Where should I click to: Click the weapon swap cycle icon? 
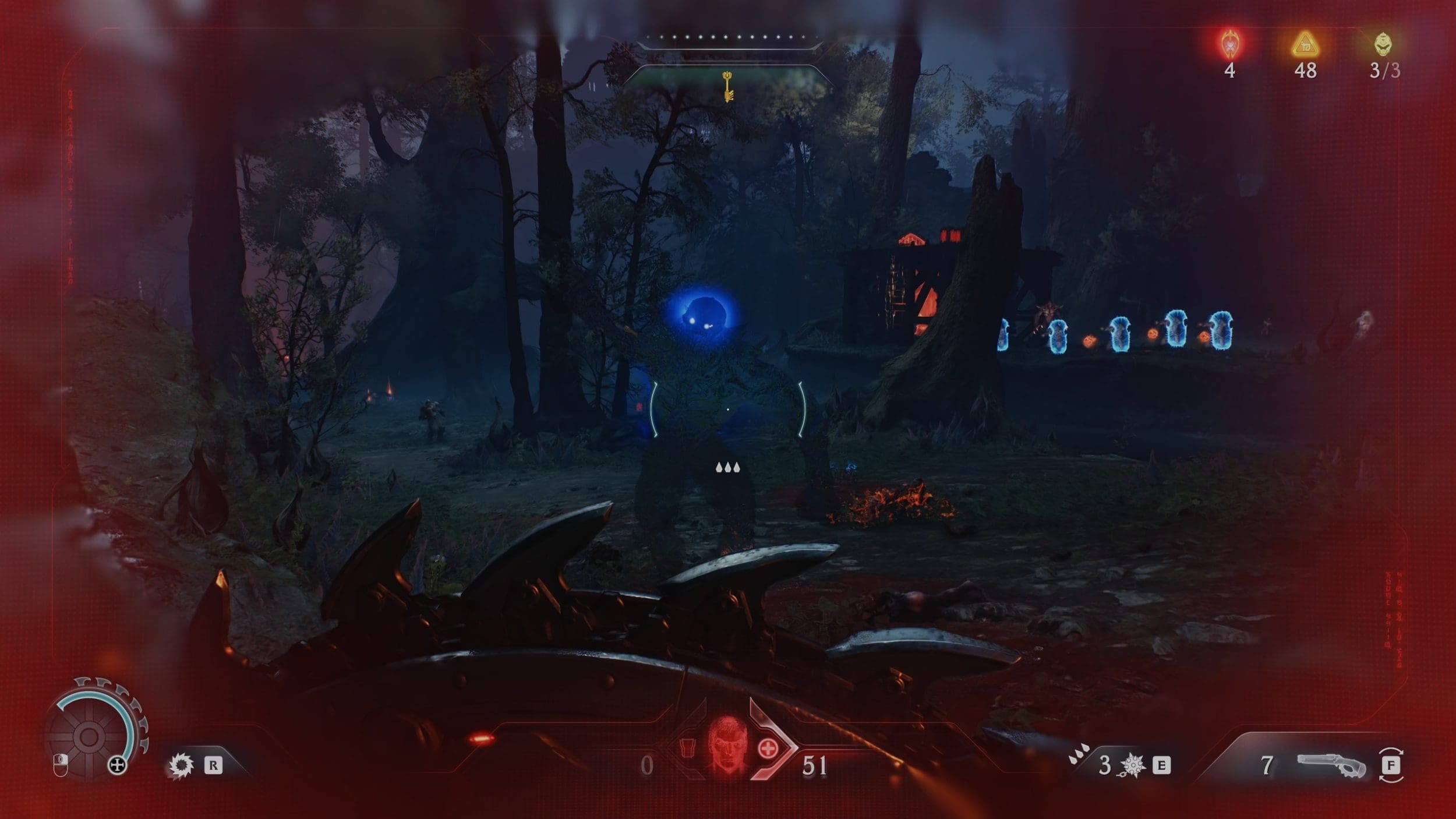1391,765
